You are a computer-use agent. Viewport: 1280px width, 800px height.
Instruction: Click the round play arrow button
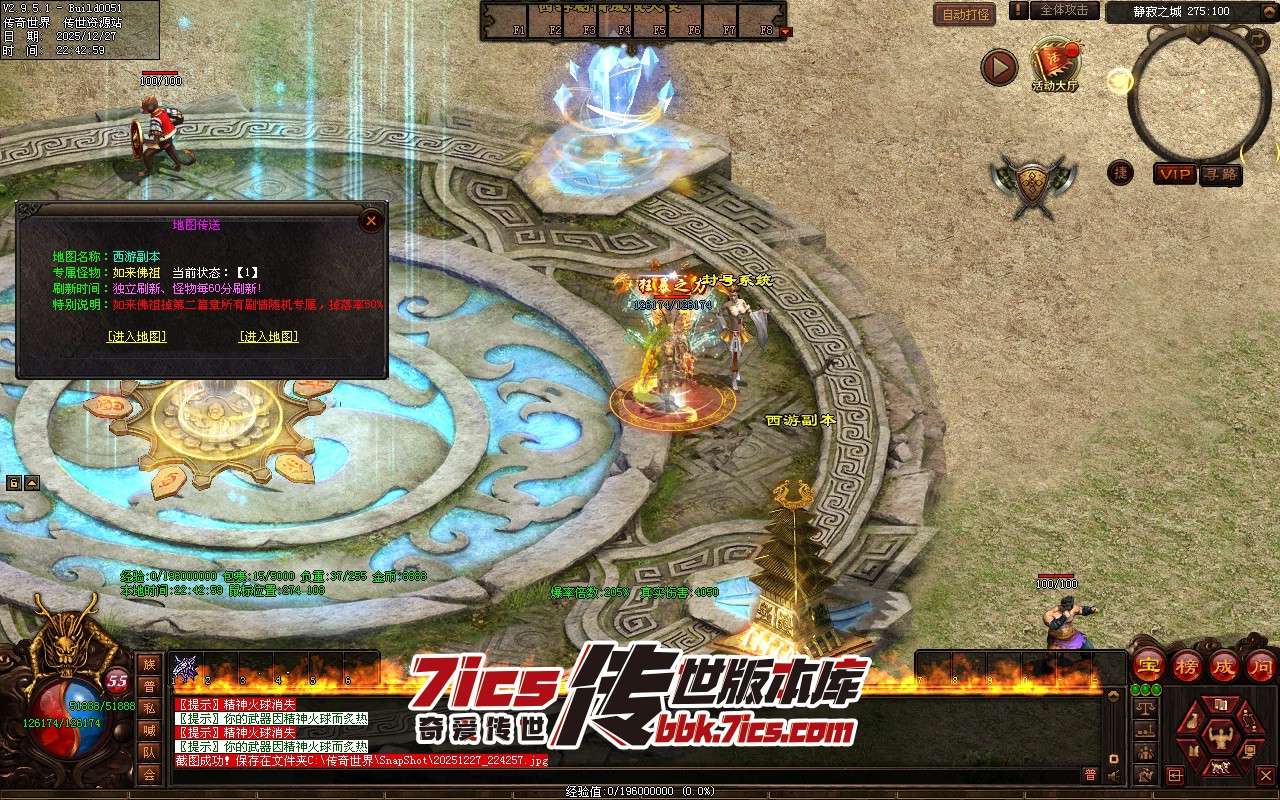(x=998, y=67)
